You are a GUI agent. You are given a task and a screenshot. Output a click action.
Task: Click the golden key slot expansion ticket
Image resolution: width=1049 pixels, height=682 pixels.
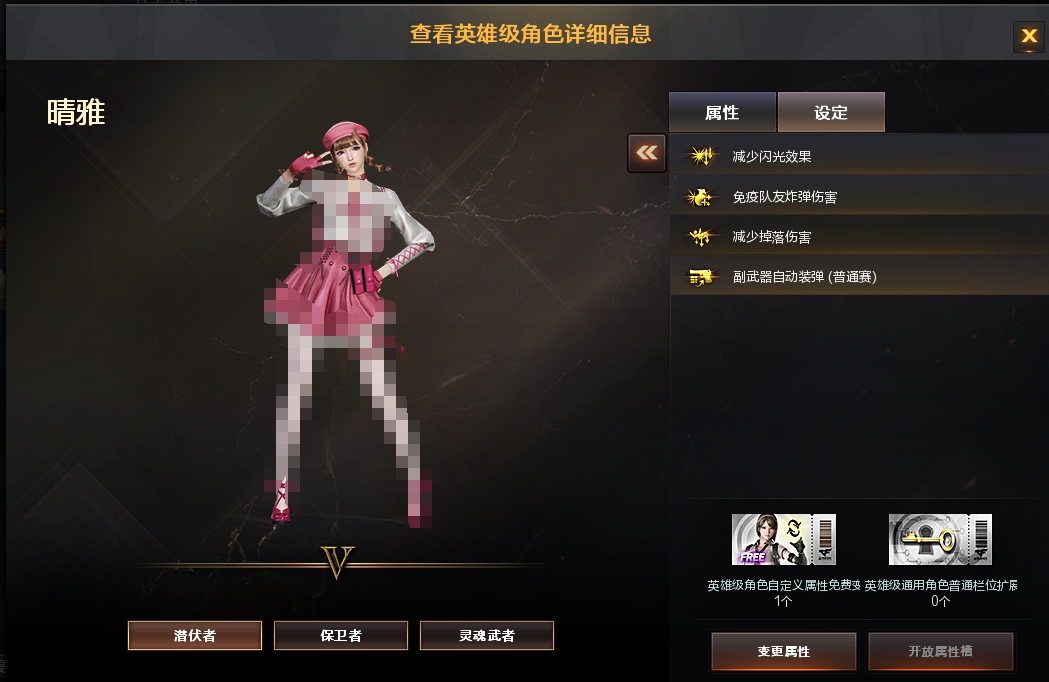(940, 540)
